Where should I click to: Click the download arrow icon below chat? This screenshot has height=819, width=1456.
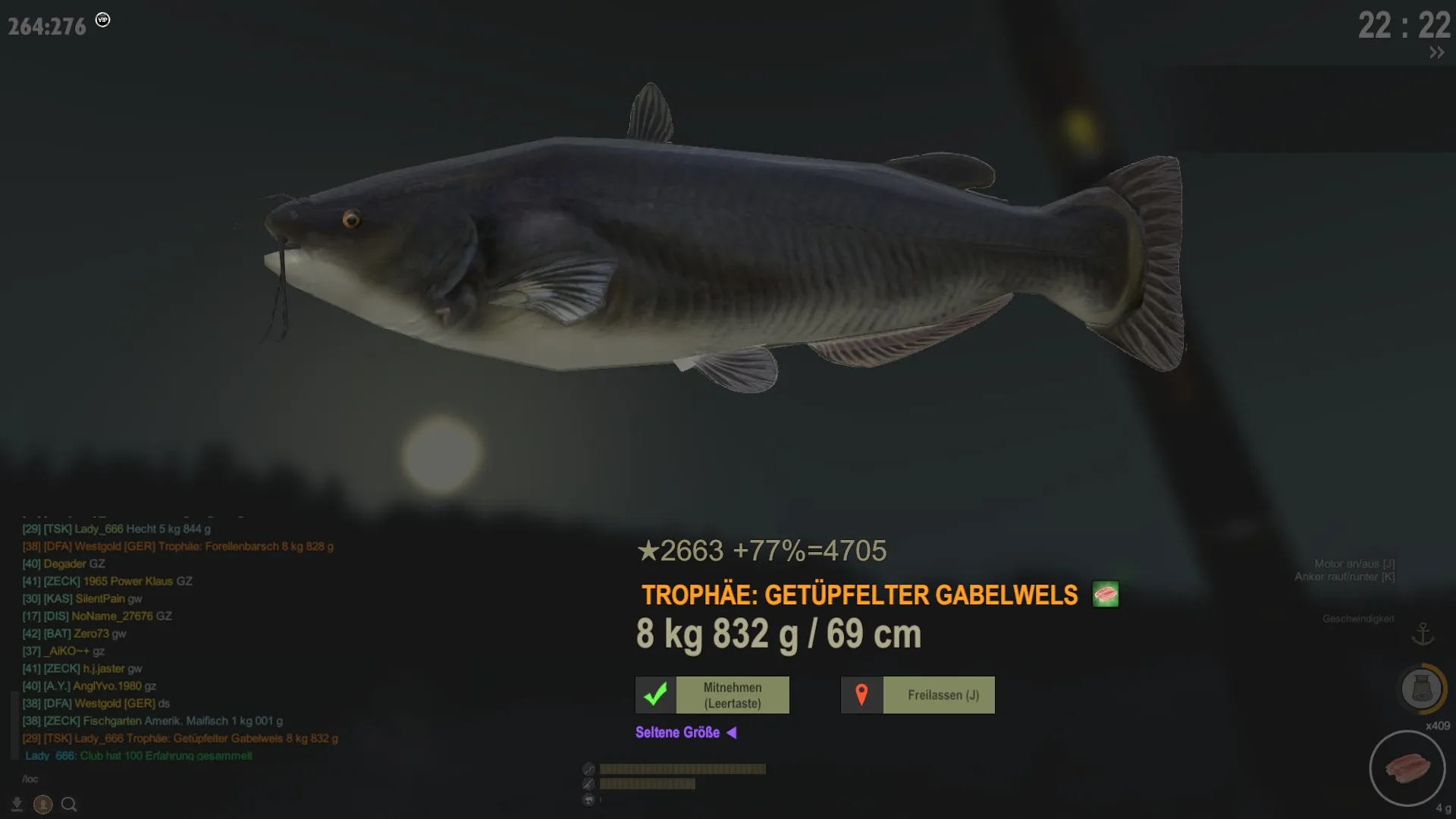(17, 805)
